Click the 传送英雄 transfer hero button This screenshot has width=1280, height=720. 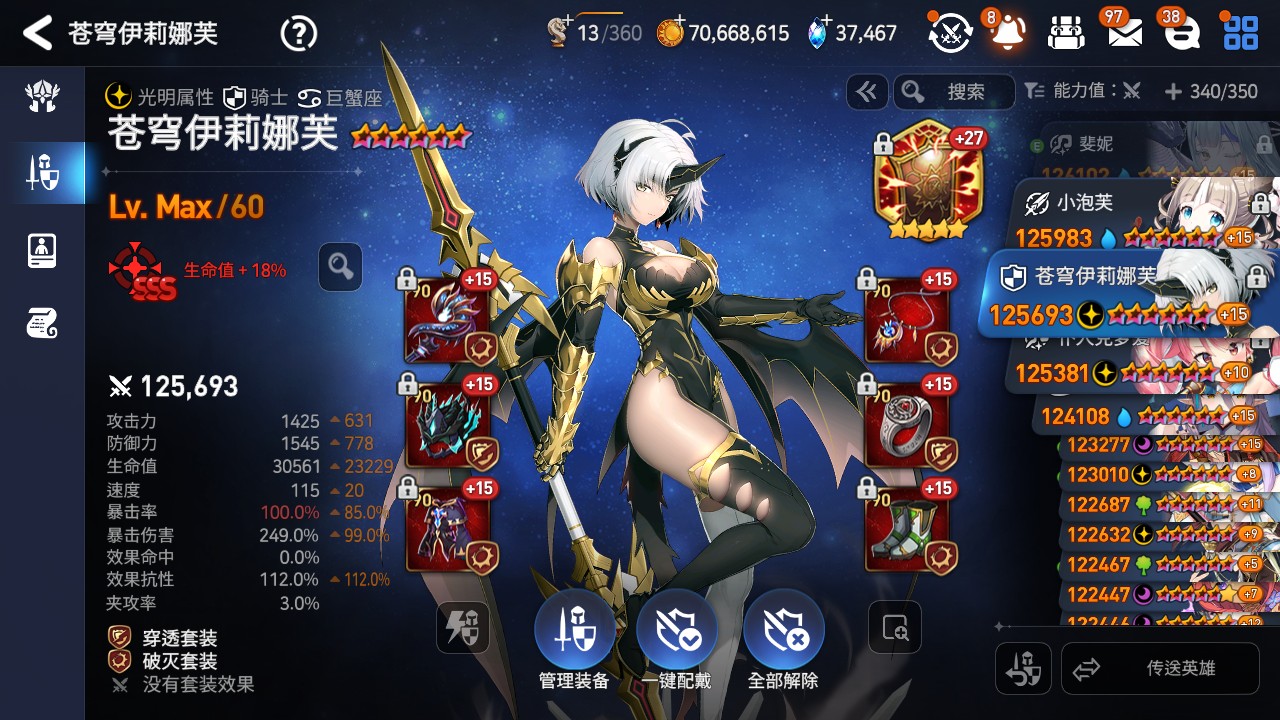click(1158, 669)
